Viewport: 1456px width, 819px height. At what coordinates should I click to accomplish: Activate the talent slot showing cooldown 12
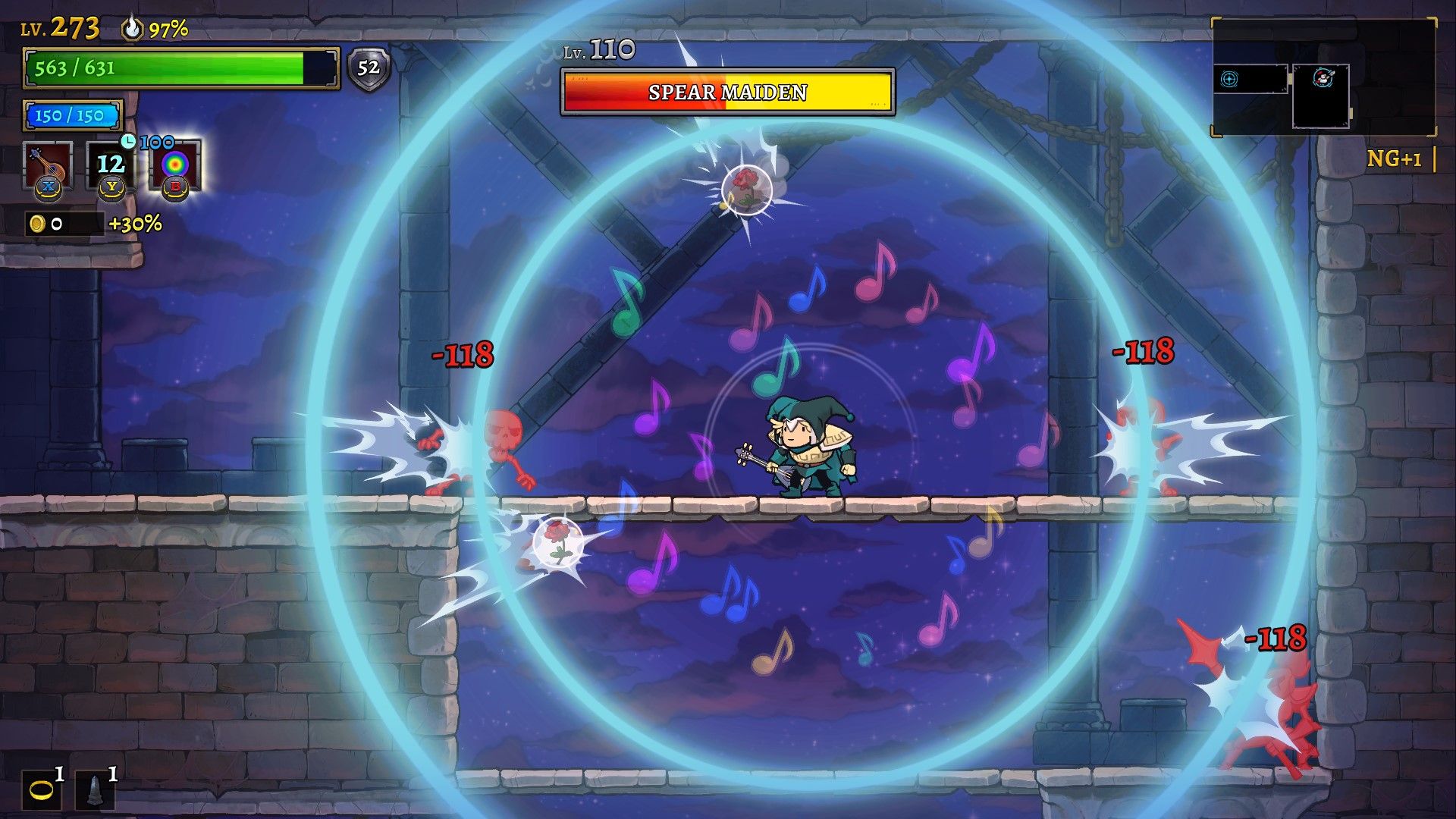pos(111,165)
